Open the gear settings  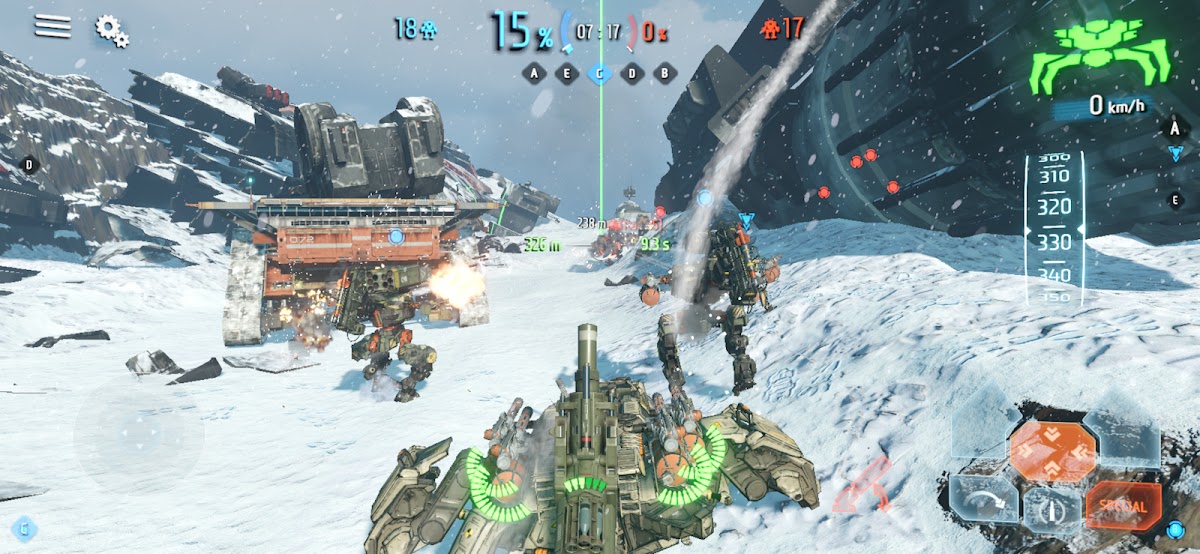click(111, 30)
